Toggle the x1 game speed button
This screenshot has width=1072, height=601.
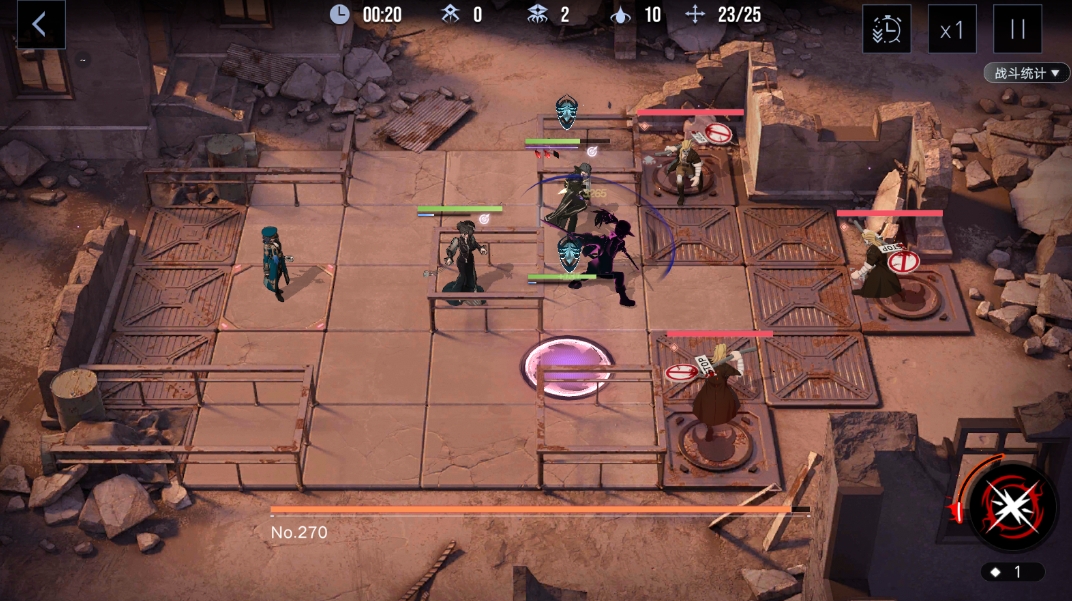951,29
